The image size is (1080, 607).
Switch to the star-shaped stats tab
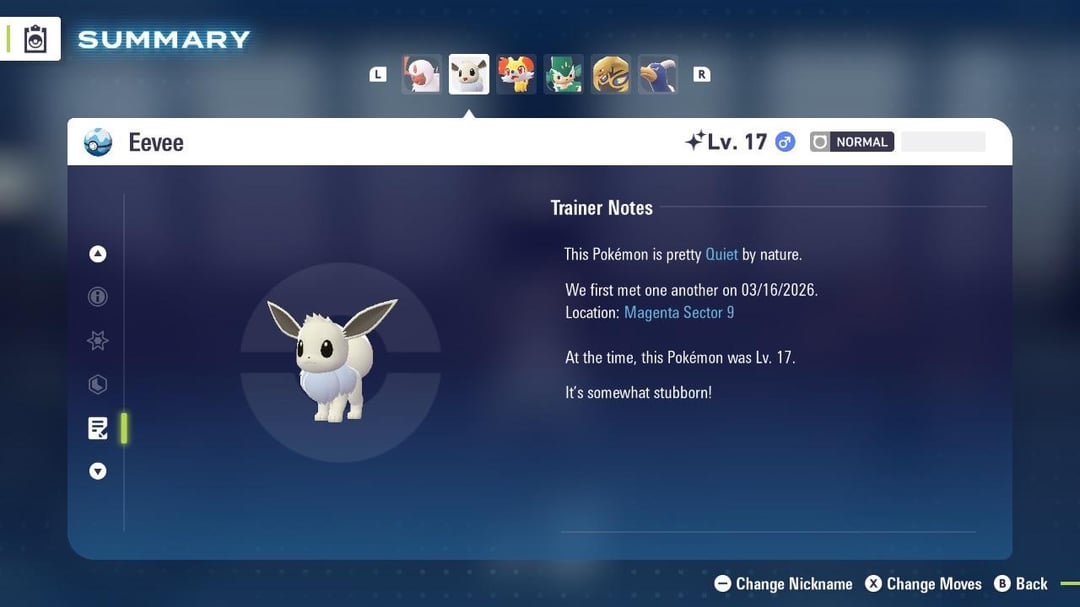click(98, 341)
